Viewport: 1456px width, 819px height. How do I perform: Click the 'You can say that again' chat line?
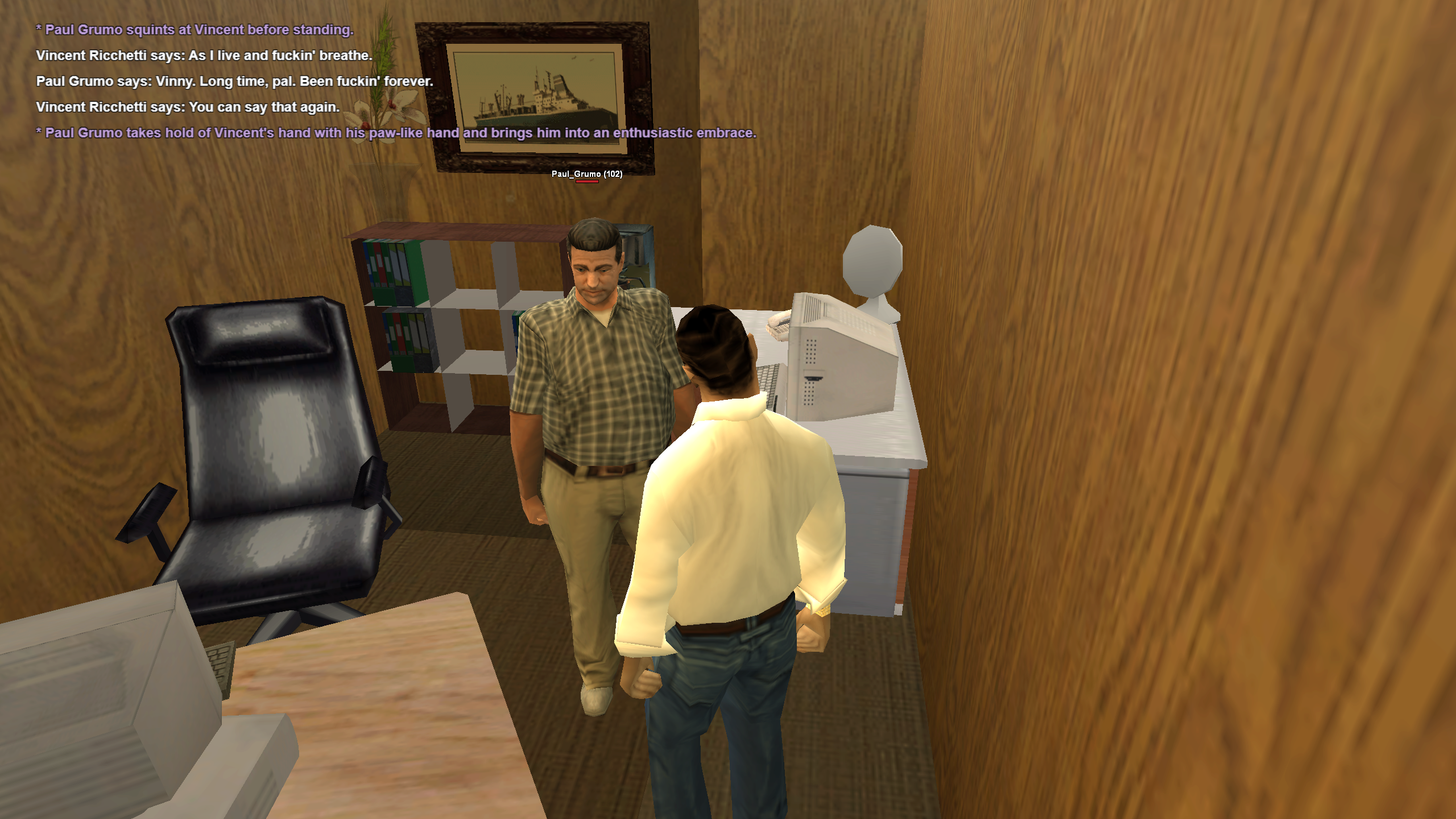click(188, 107)
